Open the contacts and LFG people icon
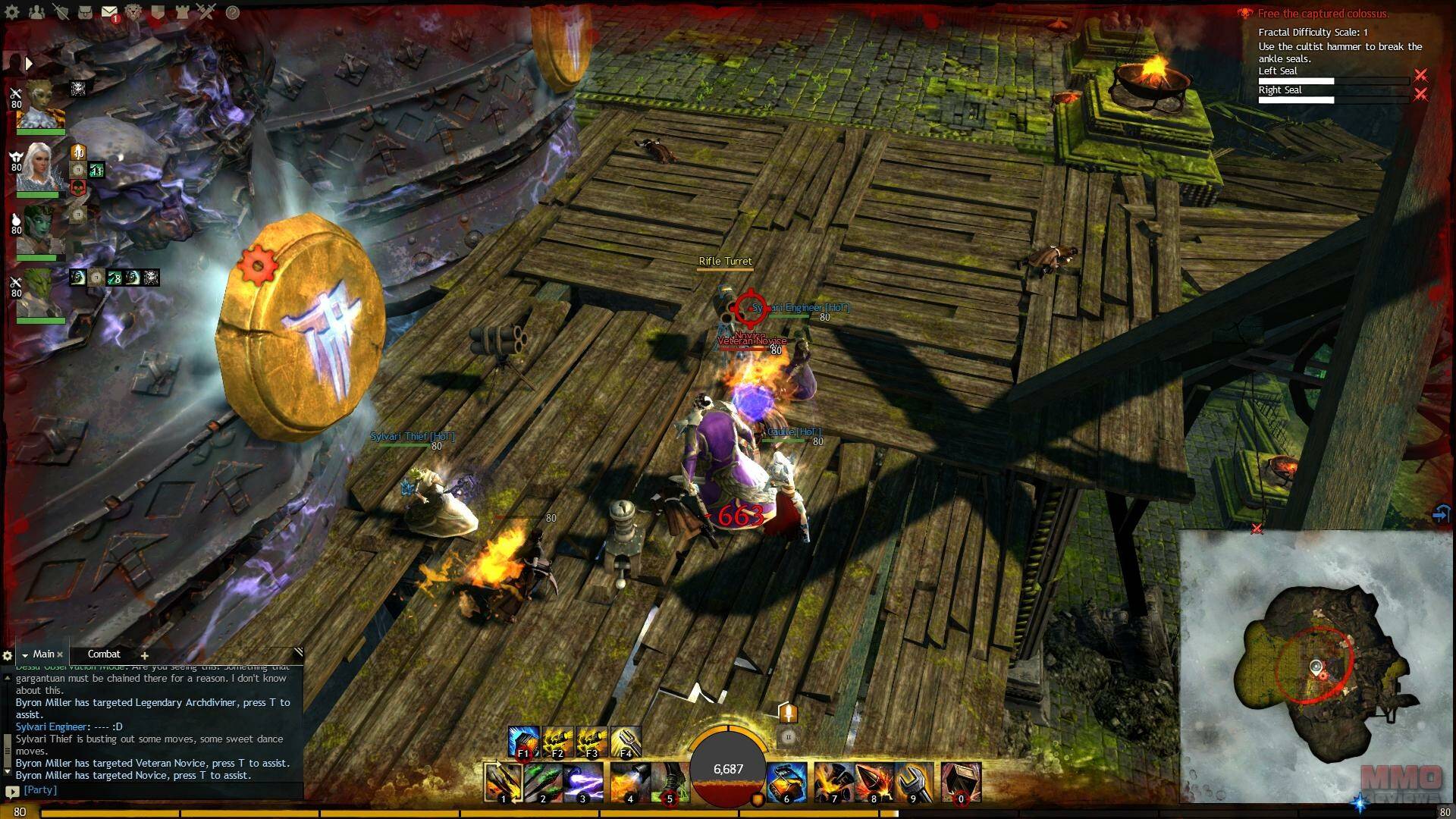 click(36, 12)
